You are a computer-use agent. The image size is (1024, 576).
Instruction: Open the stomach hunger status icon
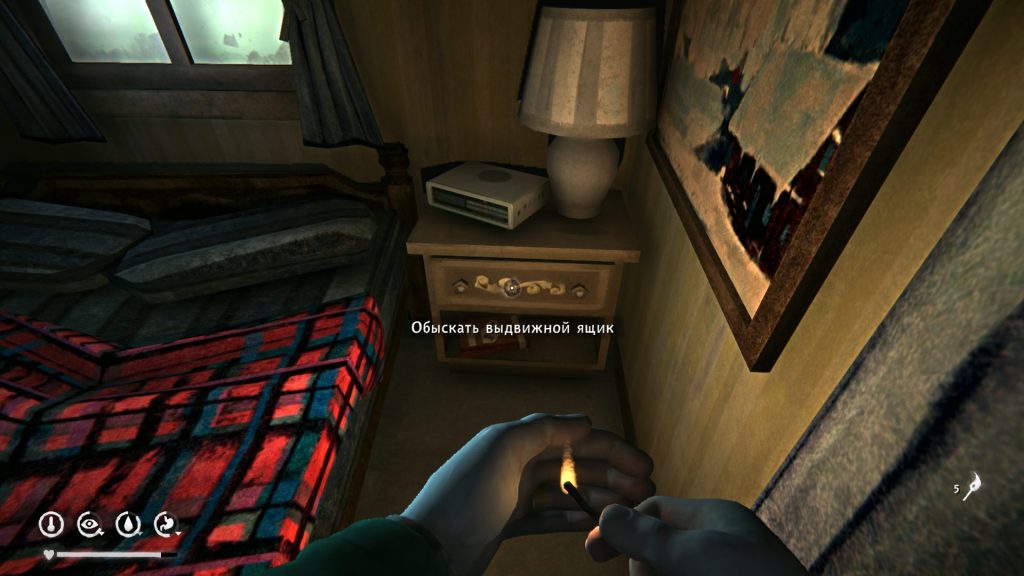(164, 523)
